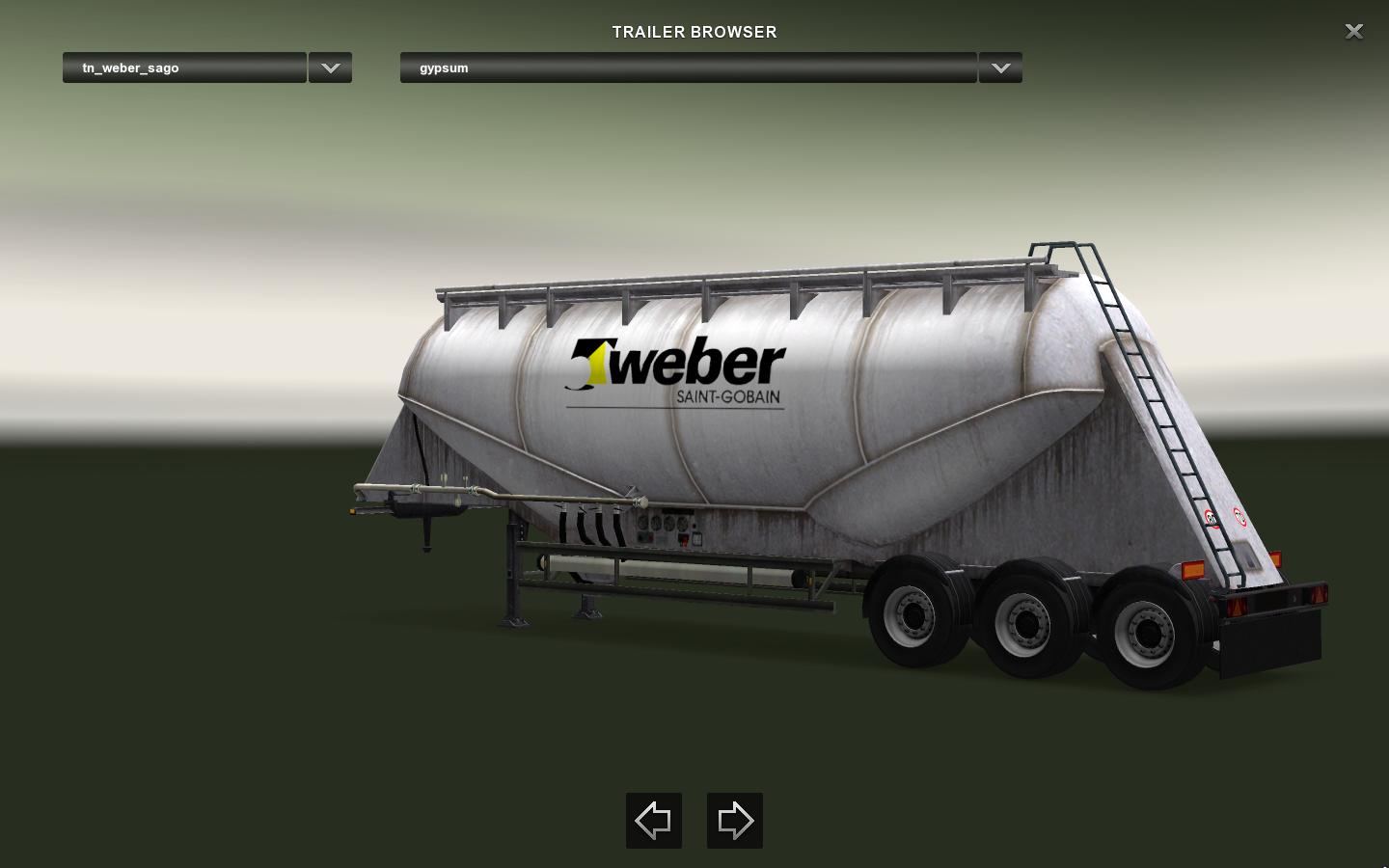Expand cargo list with right dropdown arrow
The image size is (1389, 868).
pos(1000,68)
